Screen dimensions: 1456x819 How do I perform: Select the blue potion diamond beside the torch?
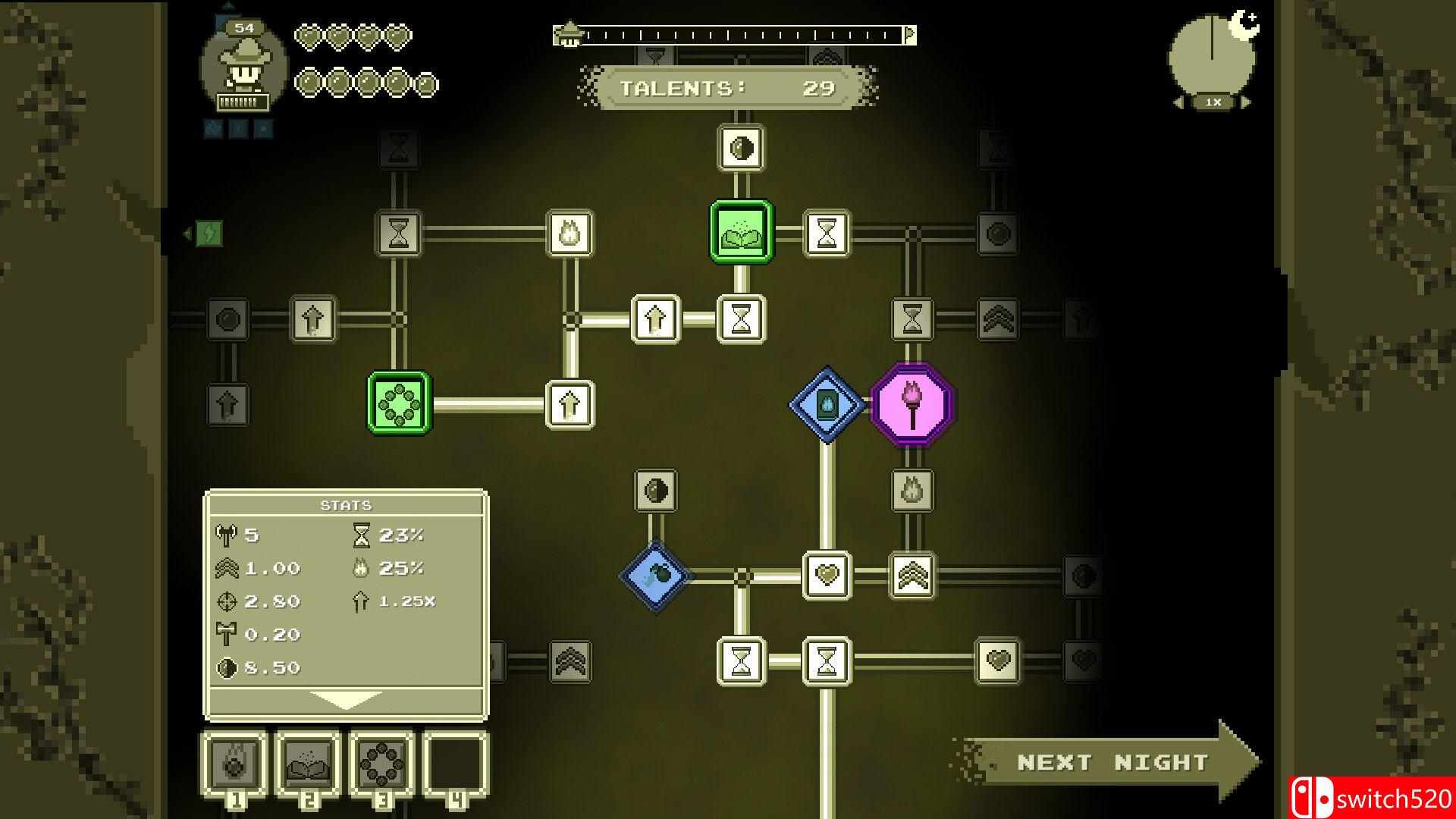pyautogui.click(x=826, y=403)
